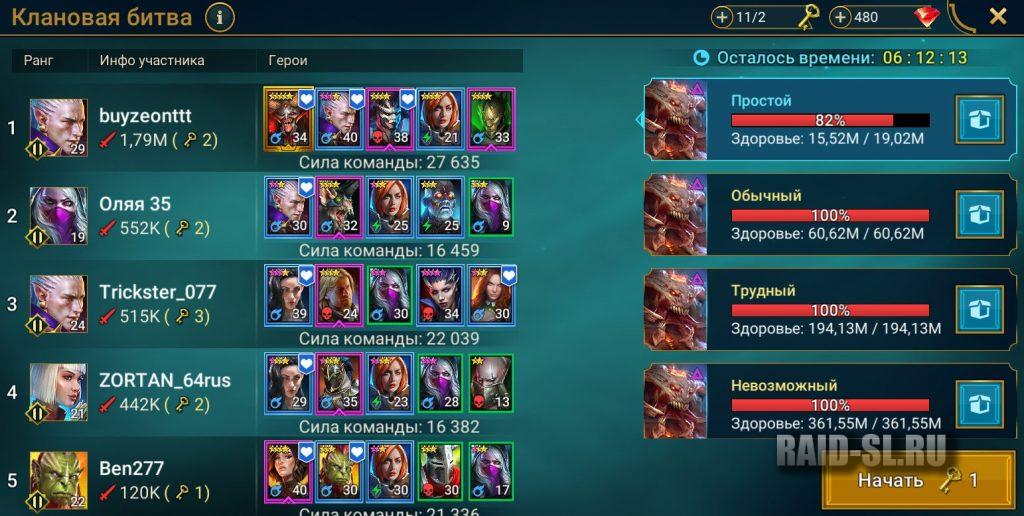The width and height of the screenshot is (1024, 516).
Task: Select the Невозможный difficulty boss
Action: pos(790,404)
